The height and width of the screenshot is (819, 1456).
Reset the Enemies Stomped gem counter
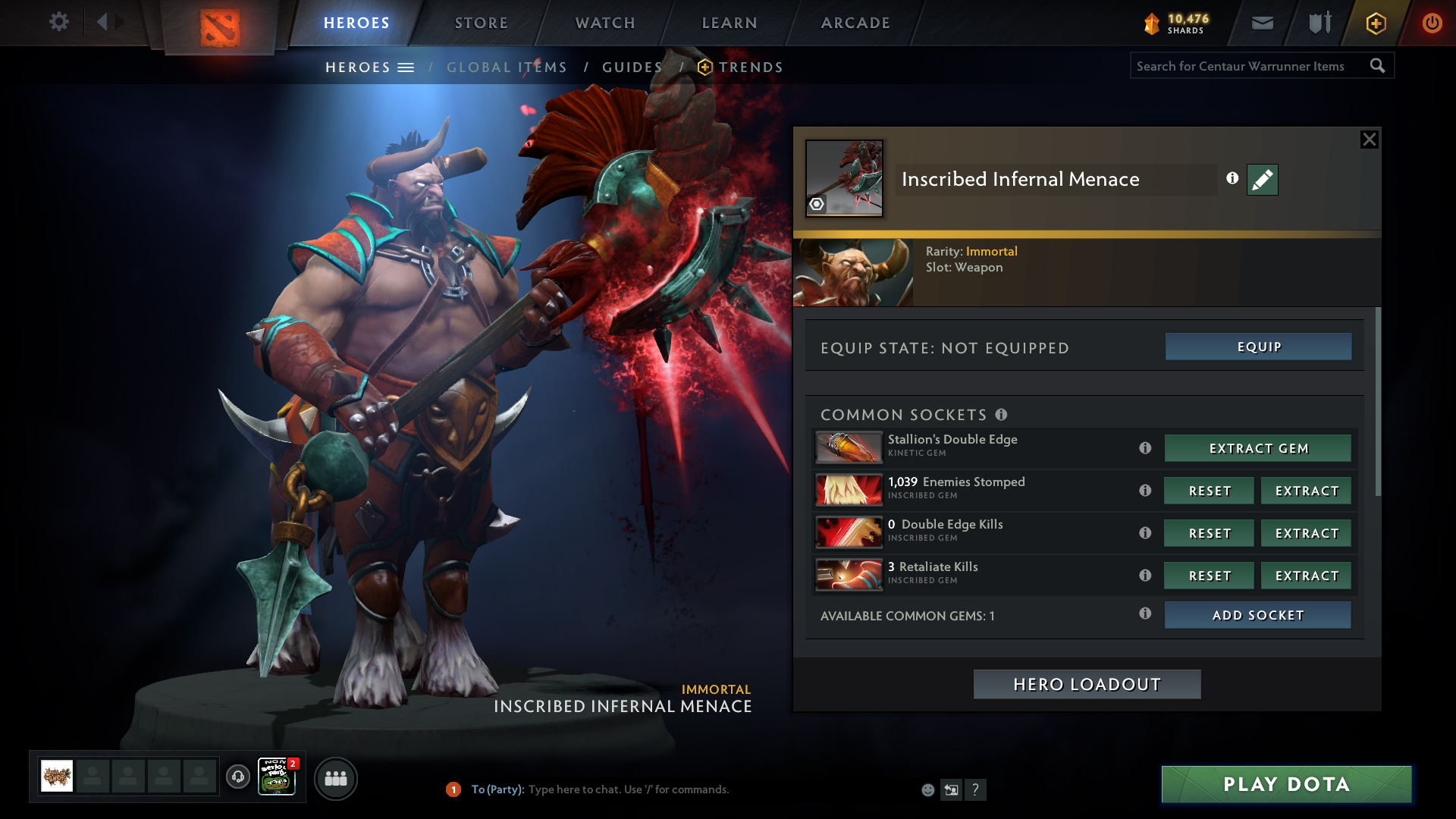click(x=1209, y=491)
